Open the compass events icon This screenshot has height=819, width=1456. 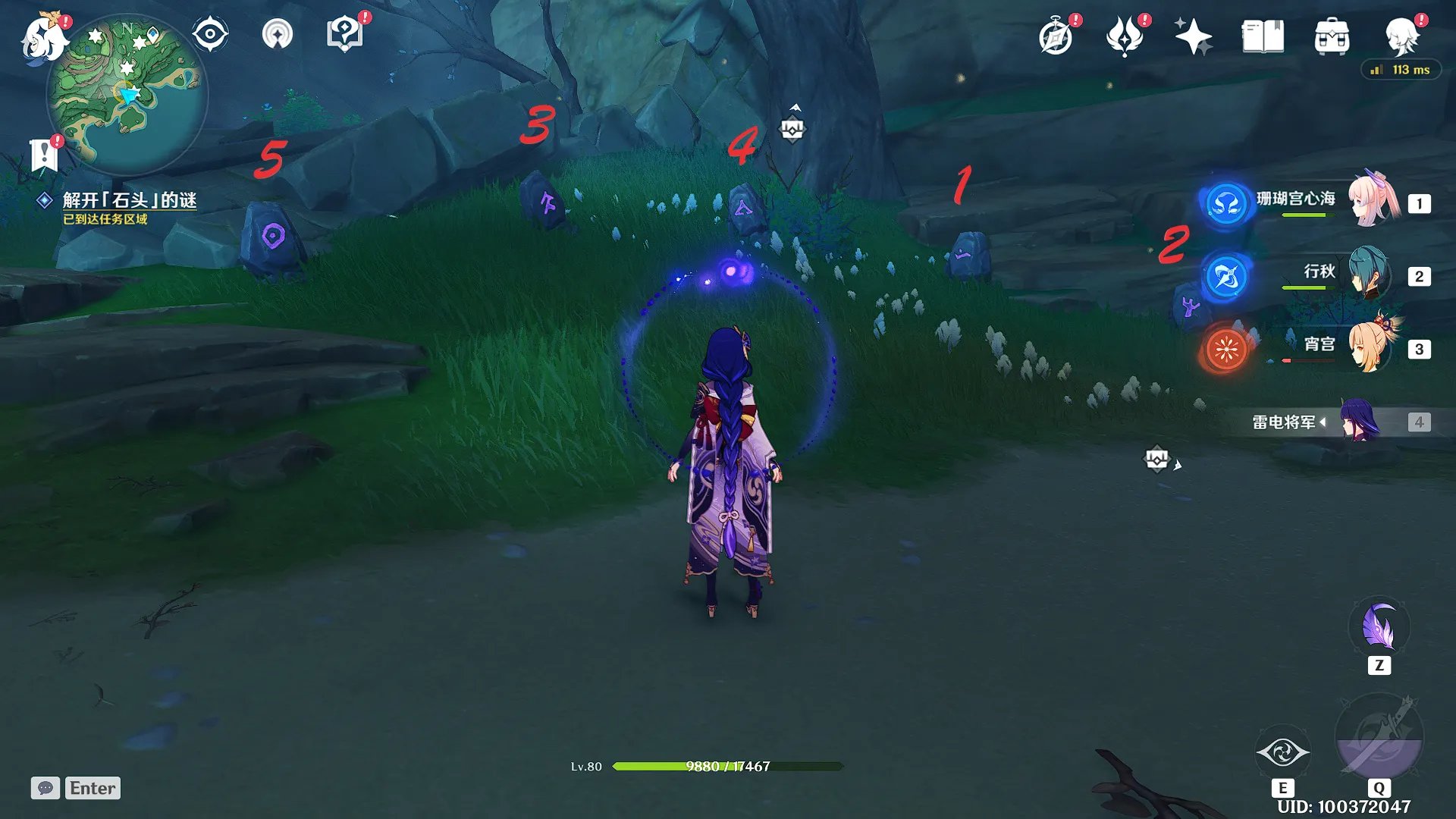point(1056,36)
